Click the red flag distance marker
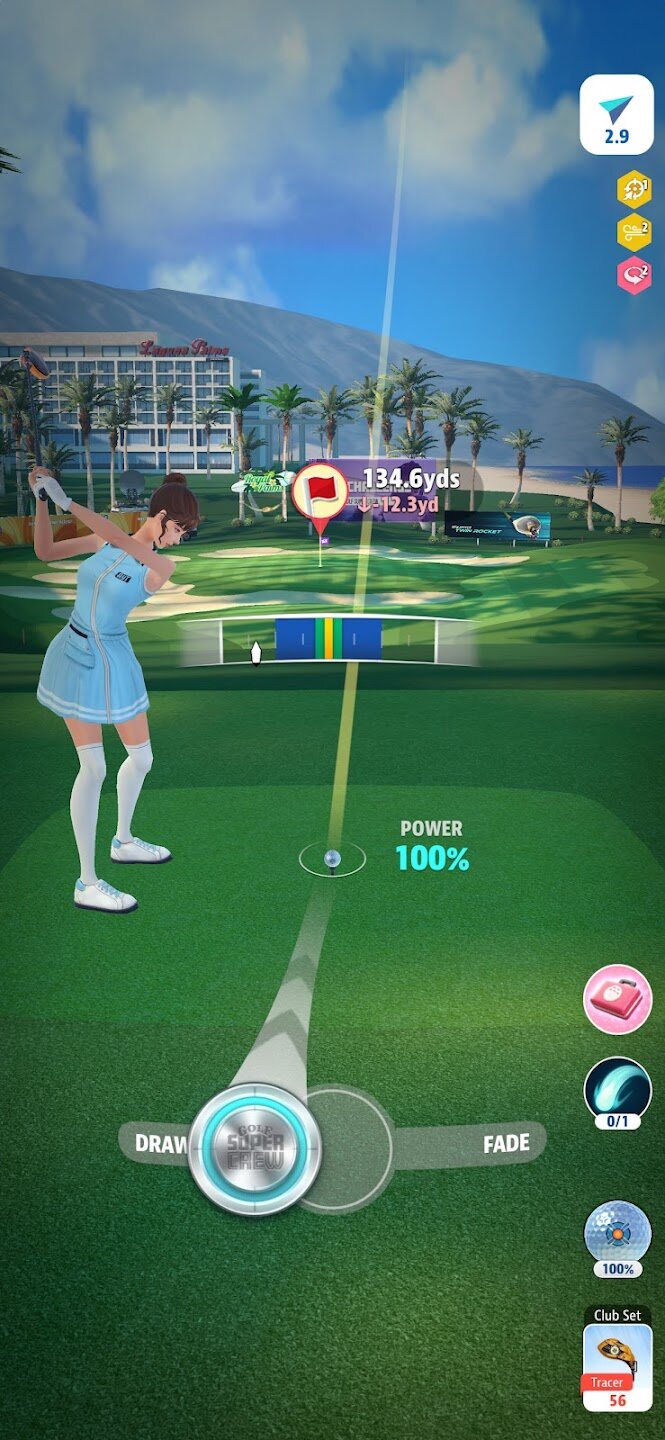 point(320,492)
